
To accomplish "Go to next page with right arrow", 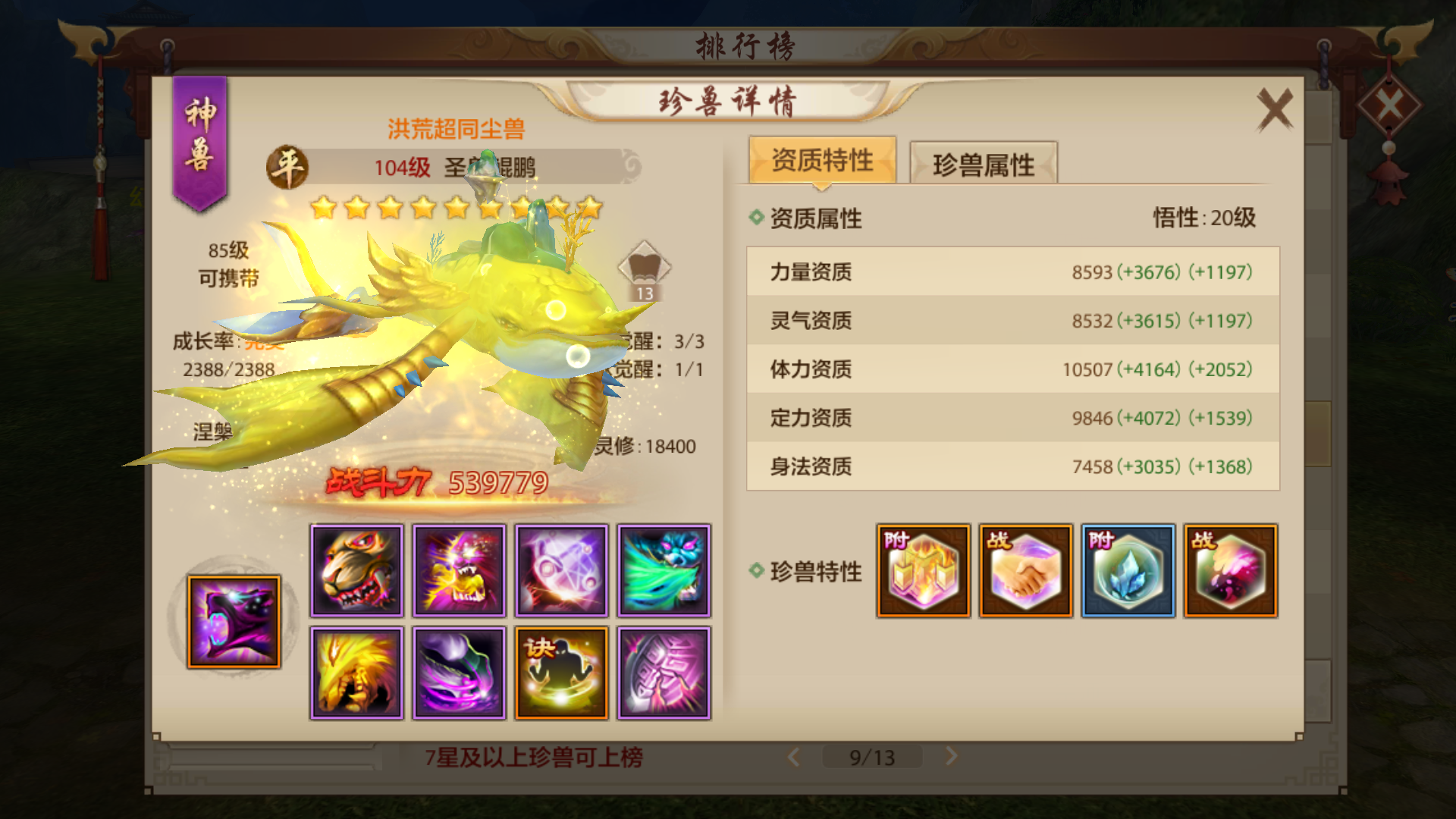I will (950, 756).
